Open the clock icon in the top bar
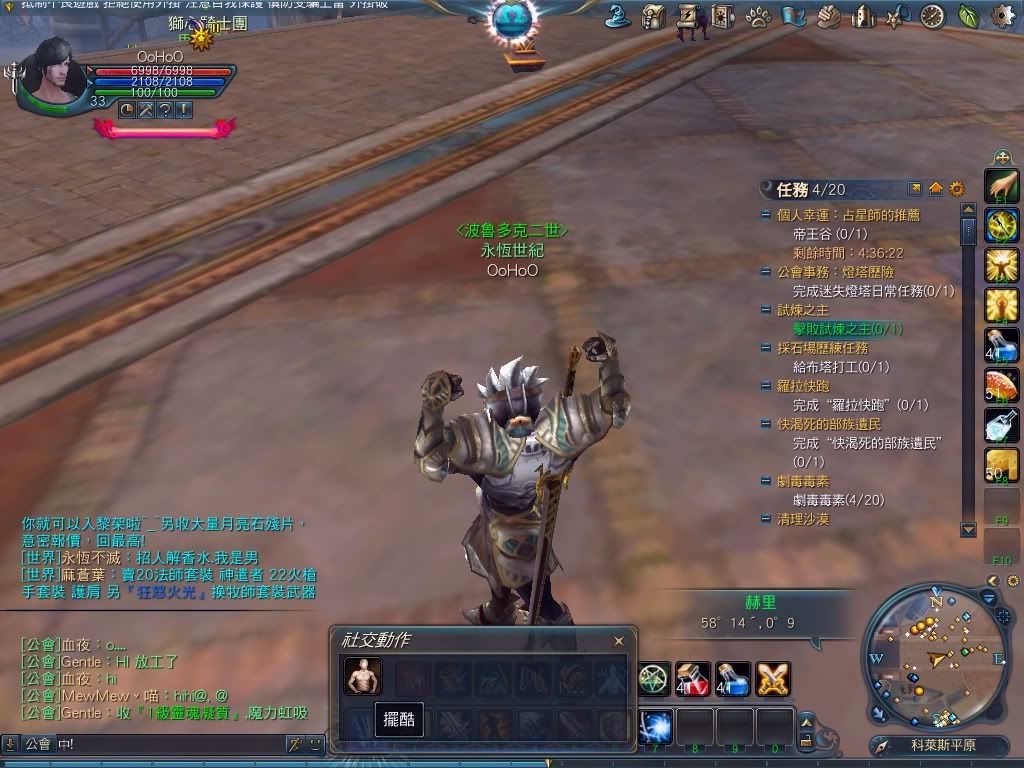The image size is (1024, 768). [933, 16]
